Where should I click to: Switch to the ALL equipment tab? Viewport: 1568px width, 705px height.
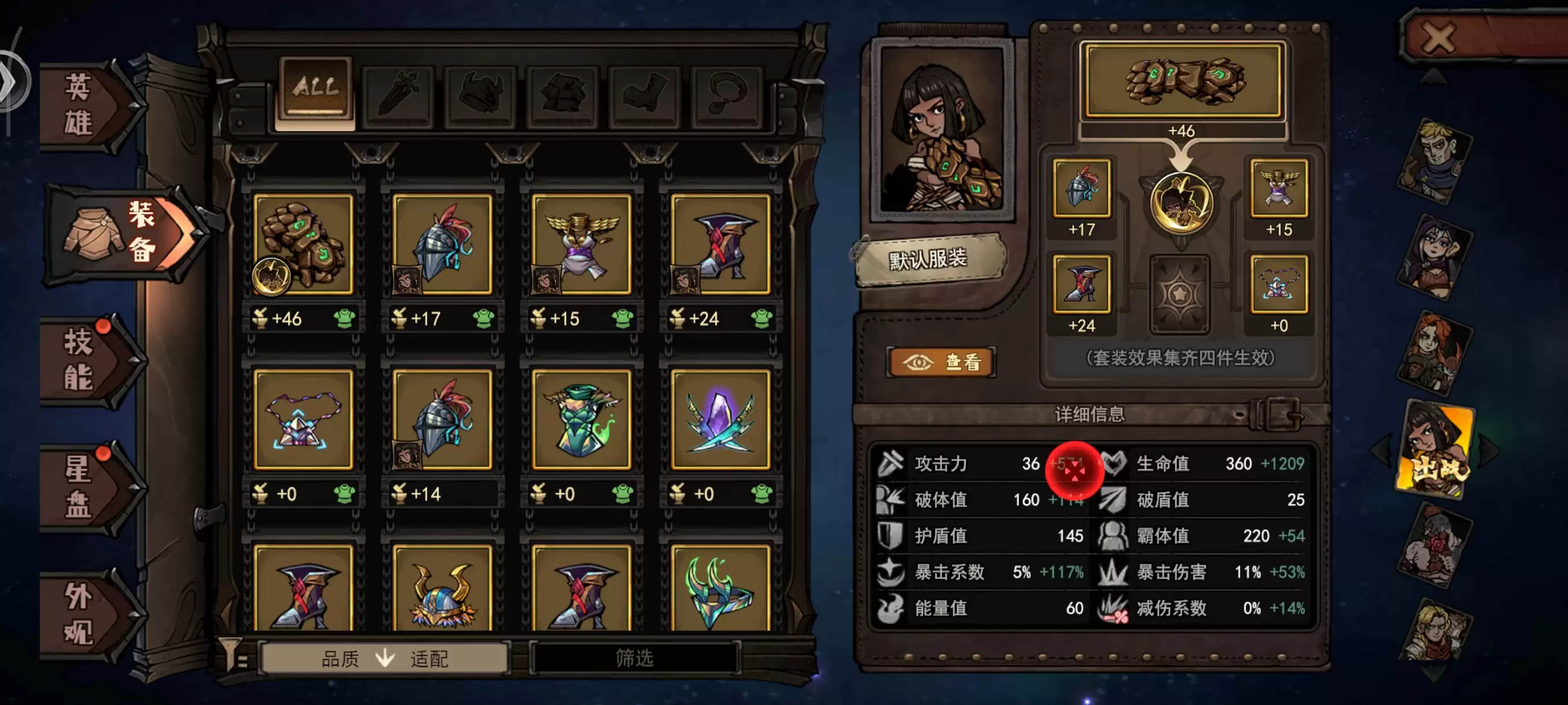coord(314,87)
